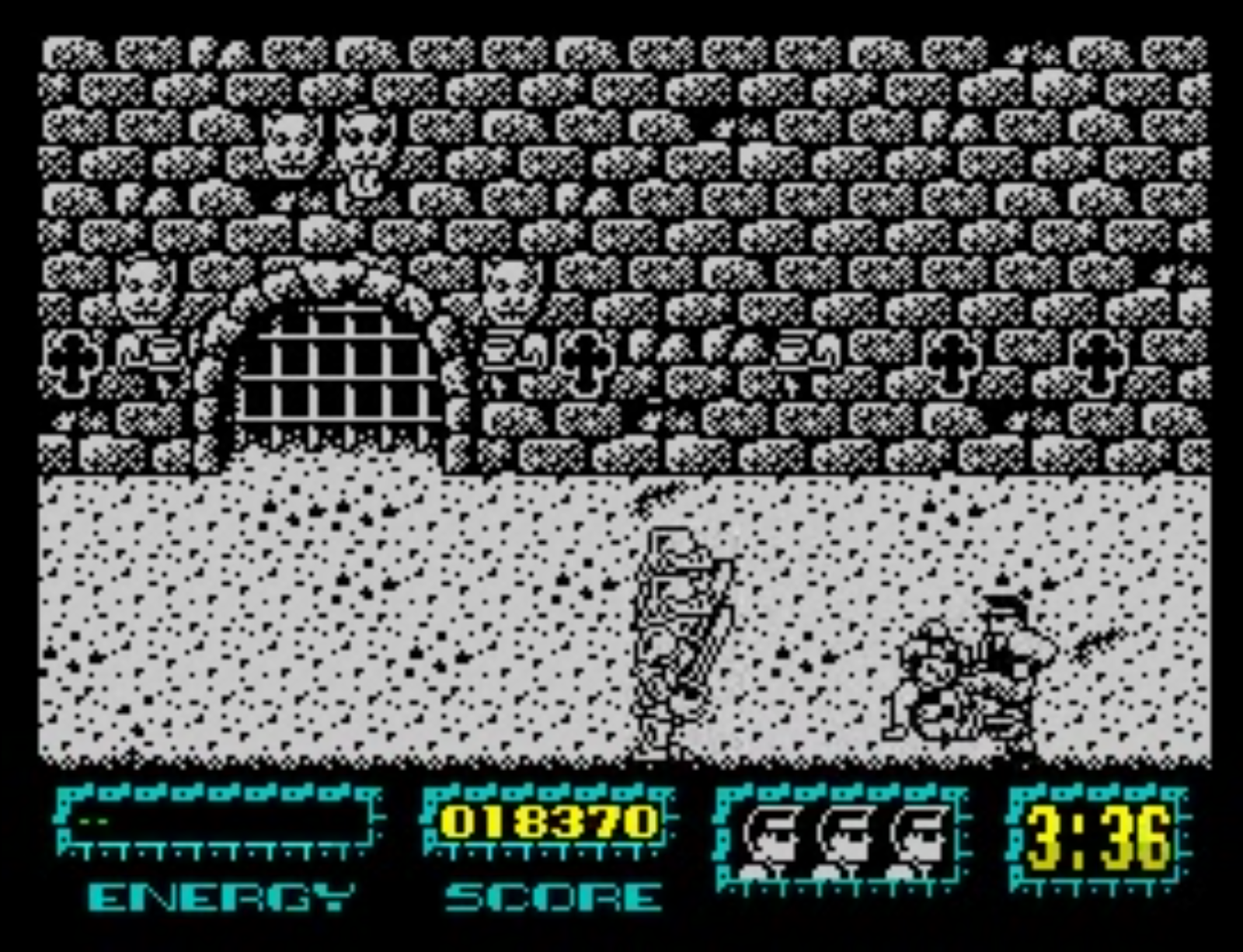This screenshot has height=952, width=1243.
Task: Click the rightmost life indicator icon
Action: (917, 835)
